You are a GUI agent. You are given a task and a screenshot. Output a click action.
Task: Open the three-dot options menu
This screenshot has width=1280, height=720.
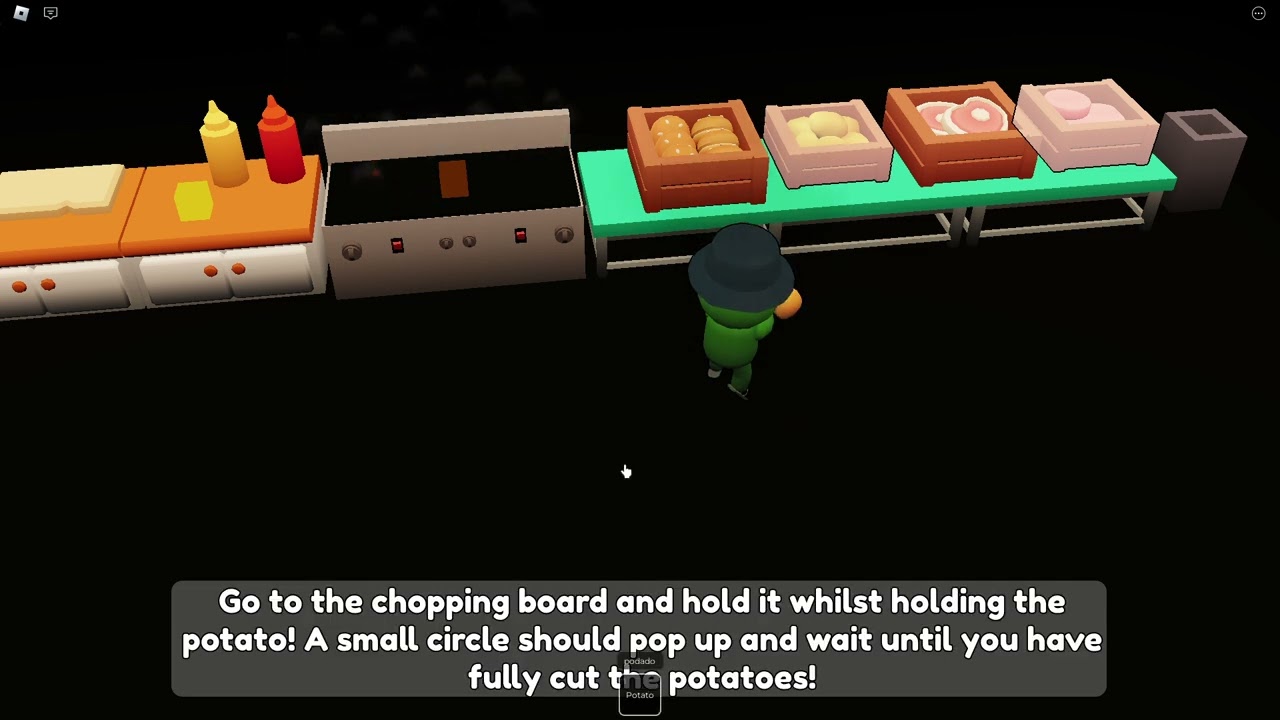[1258, 13]
